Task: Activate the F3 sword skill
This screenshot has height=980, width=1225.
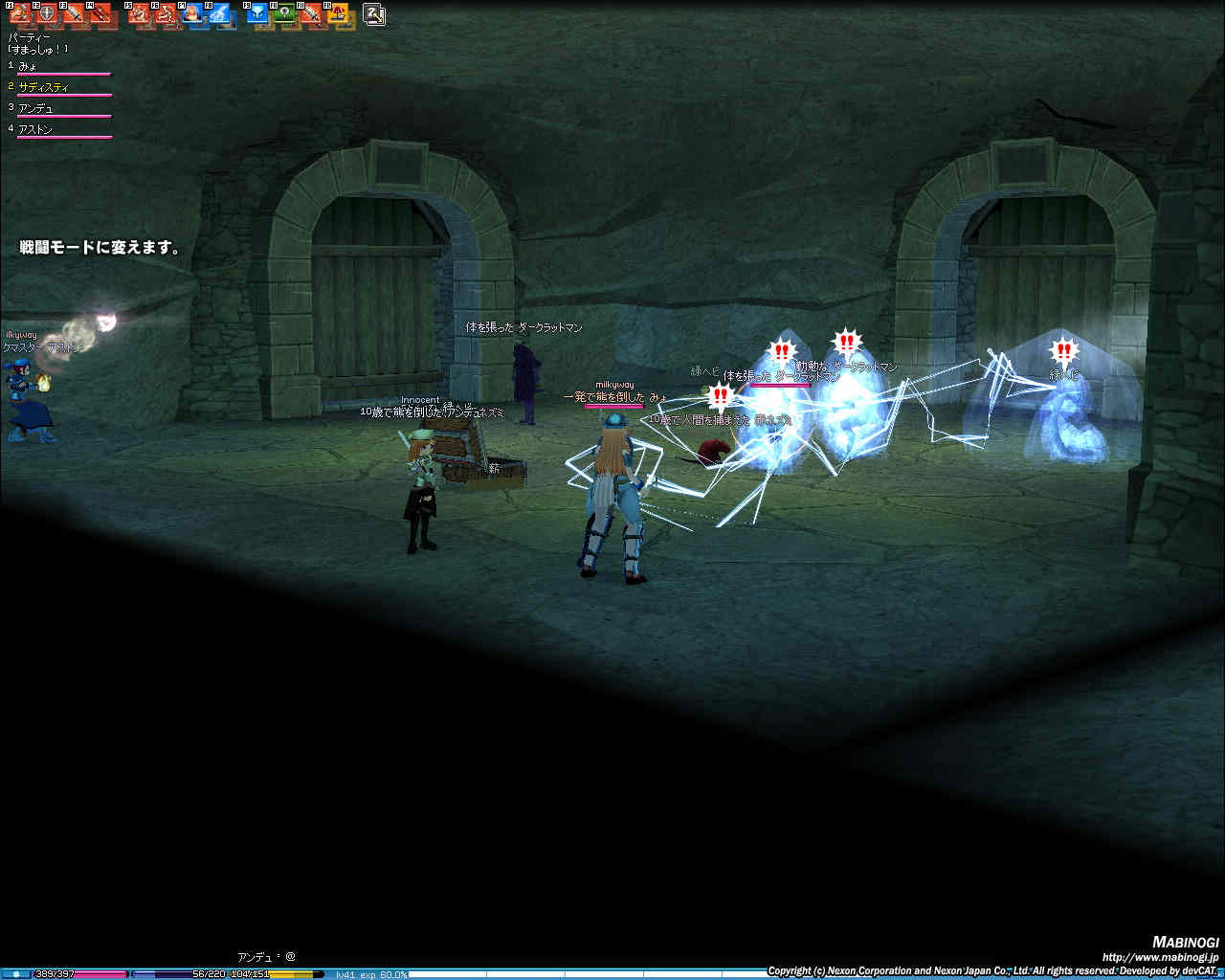Action: (74, 14)
